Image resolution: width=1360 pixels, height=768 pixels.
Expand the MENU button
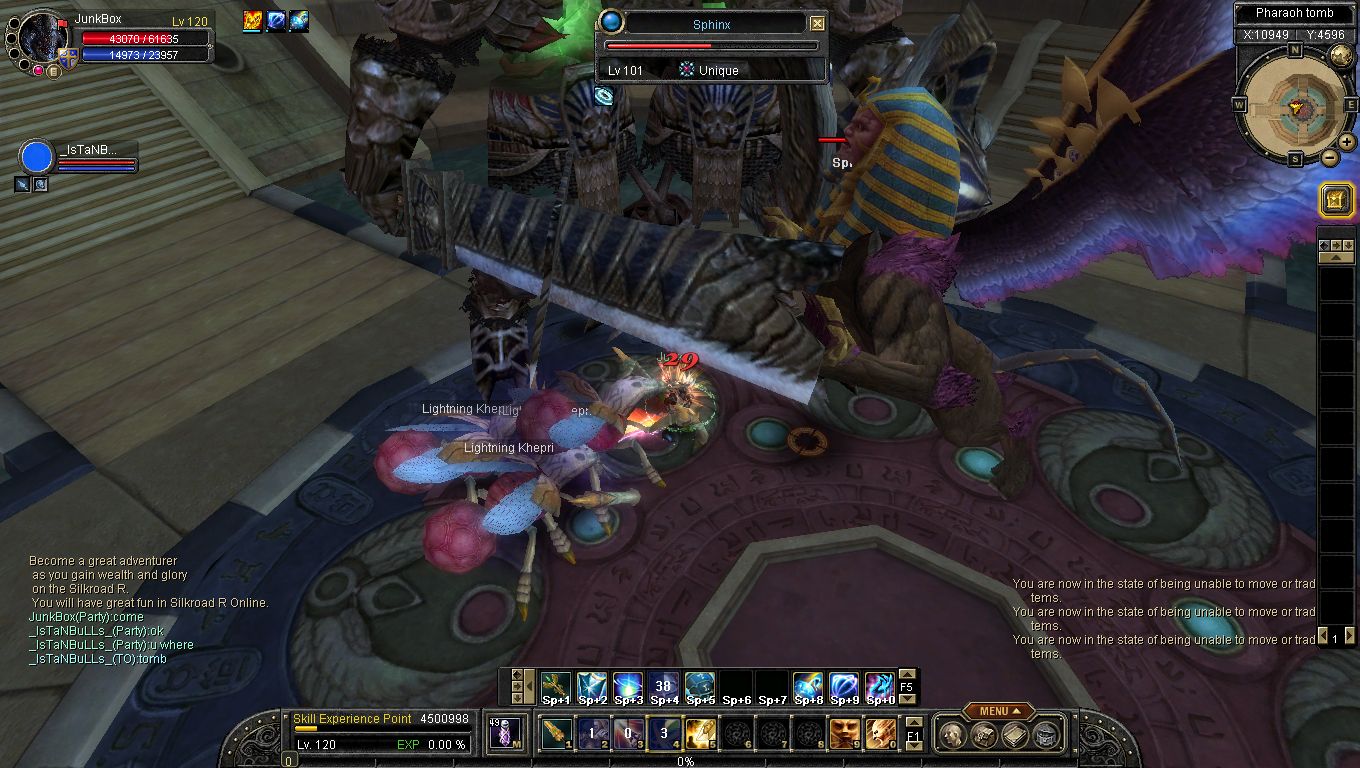(998, 711)
